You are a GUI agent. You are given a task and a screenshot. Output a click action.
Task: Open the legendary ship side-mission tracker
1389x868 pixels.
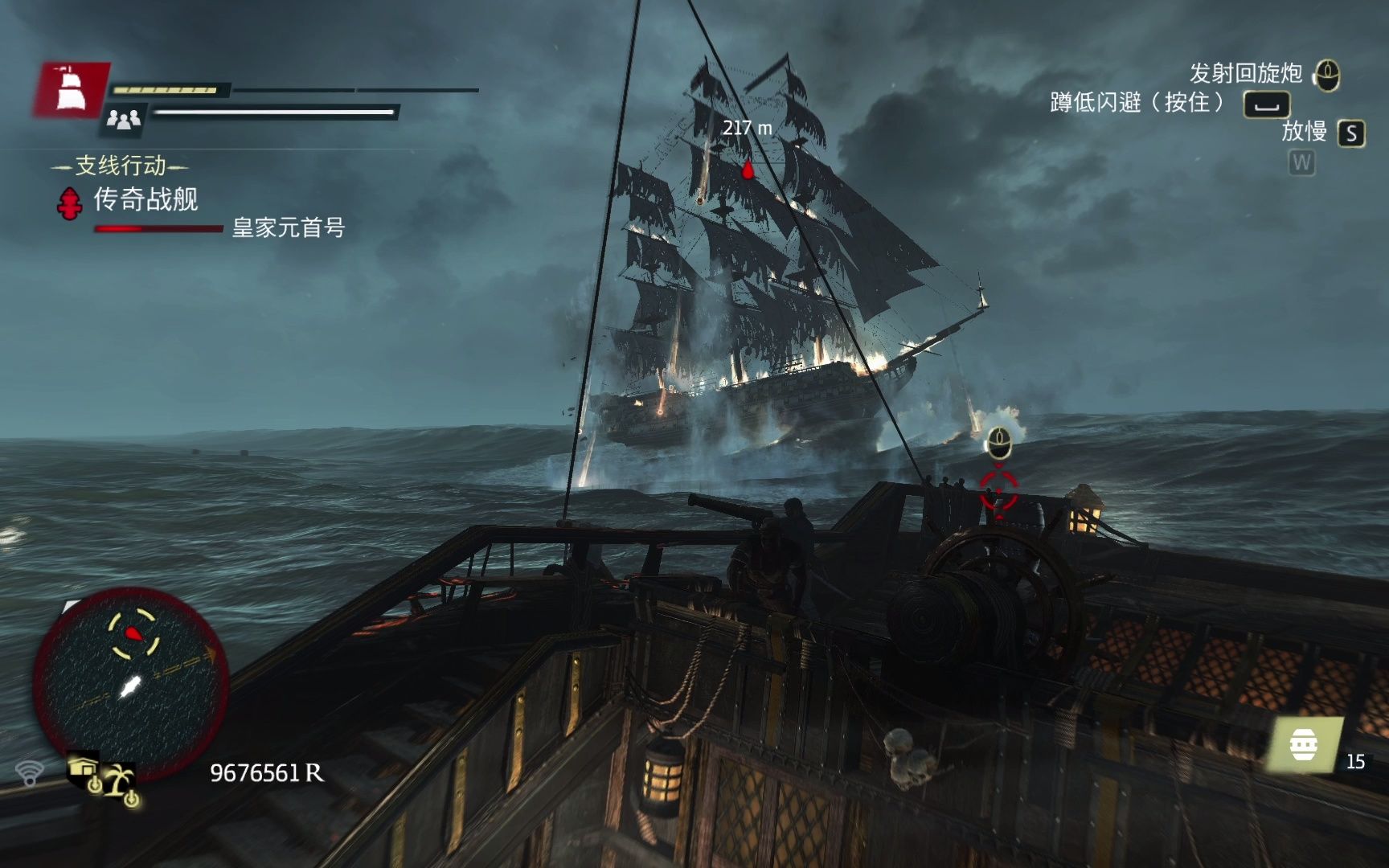click(x=145, y=199)
